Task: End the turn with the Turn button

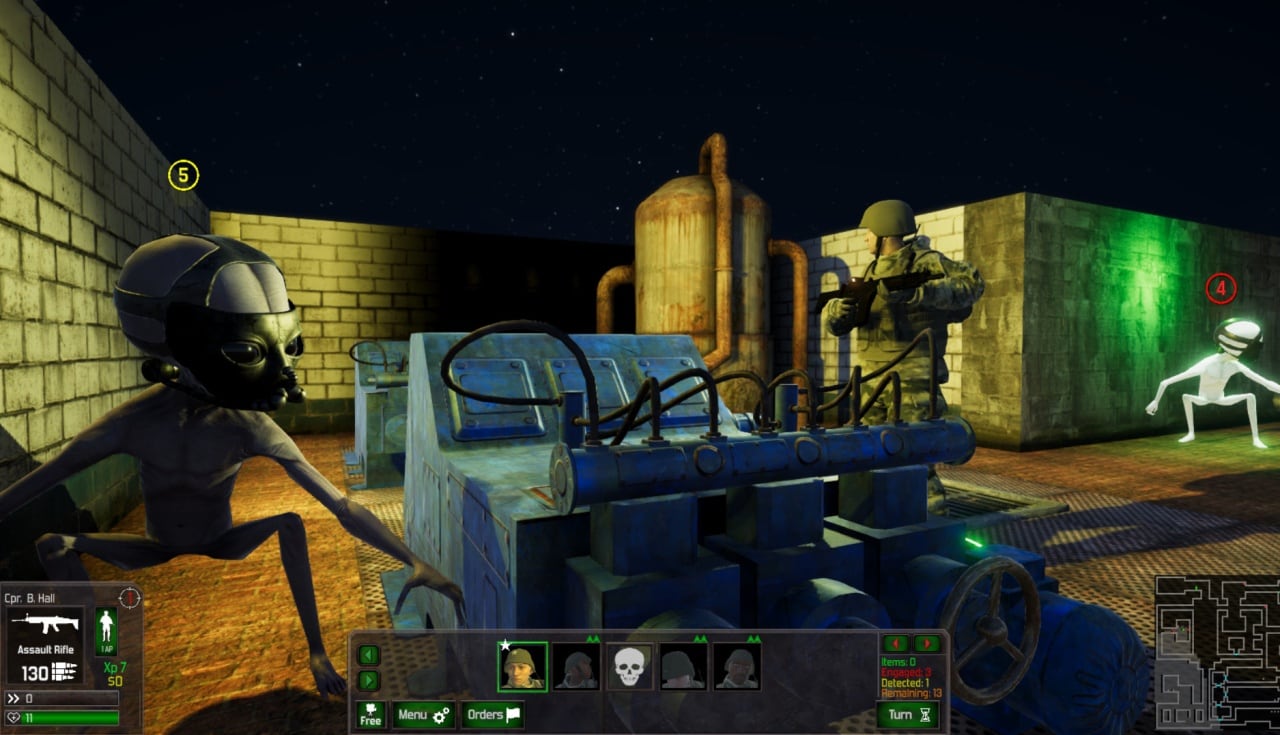Action: (x=908, y=714)
